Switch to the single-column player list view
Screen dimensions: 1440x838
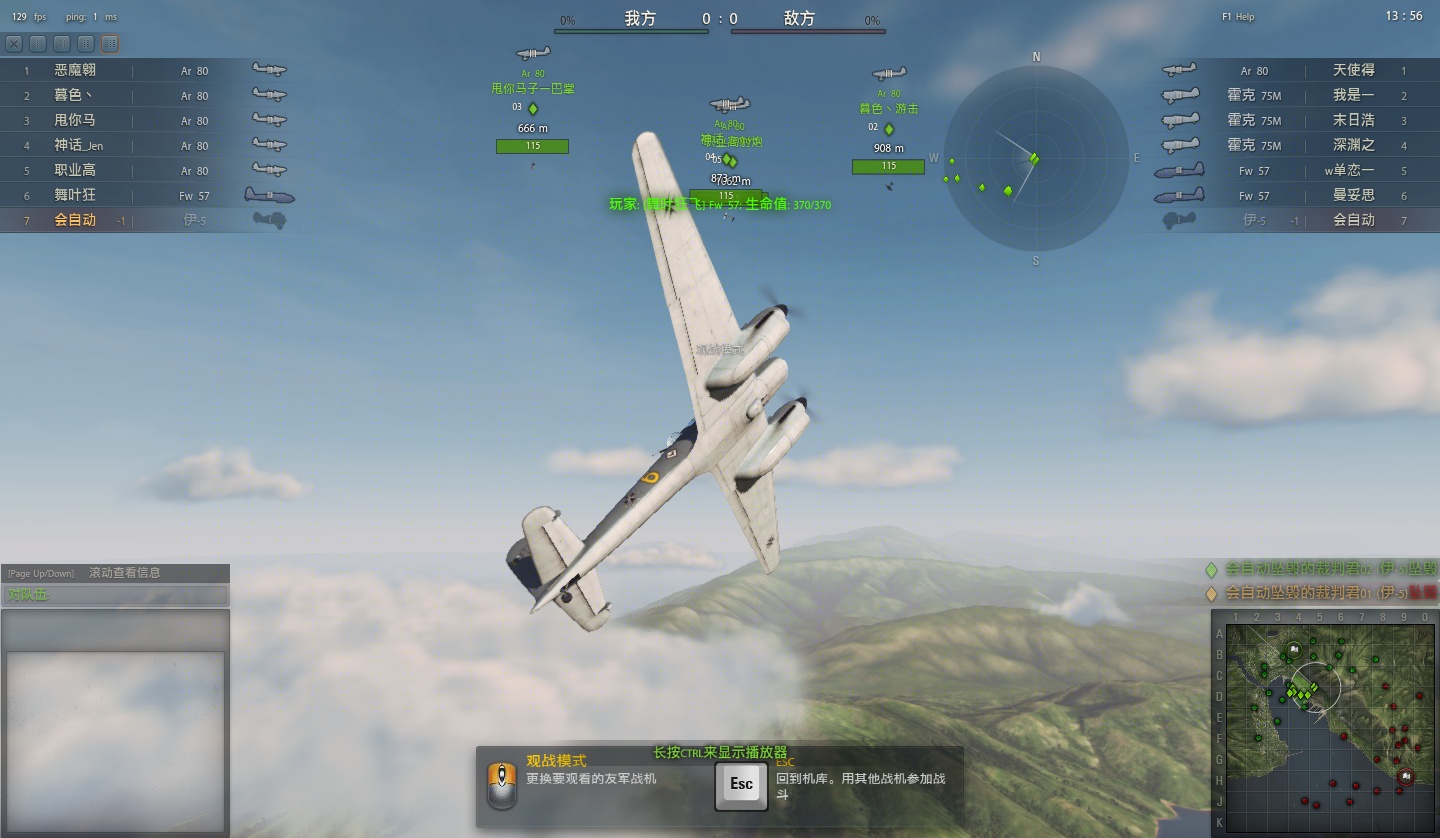(38, 44)
